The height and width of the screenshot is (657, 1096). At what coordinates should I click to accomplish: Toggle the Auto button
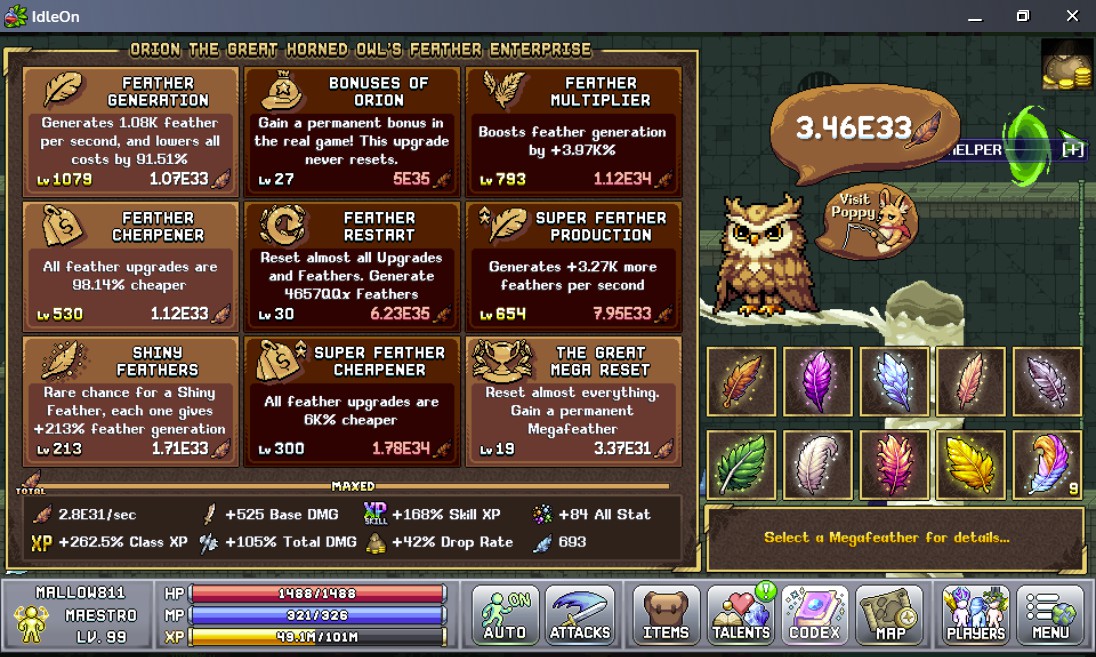click(505, 615)
